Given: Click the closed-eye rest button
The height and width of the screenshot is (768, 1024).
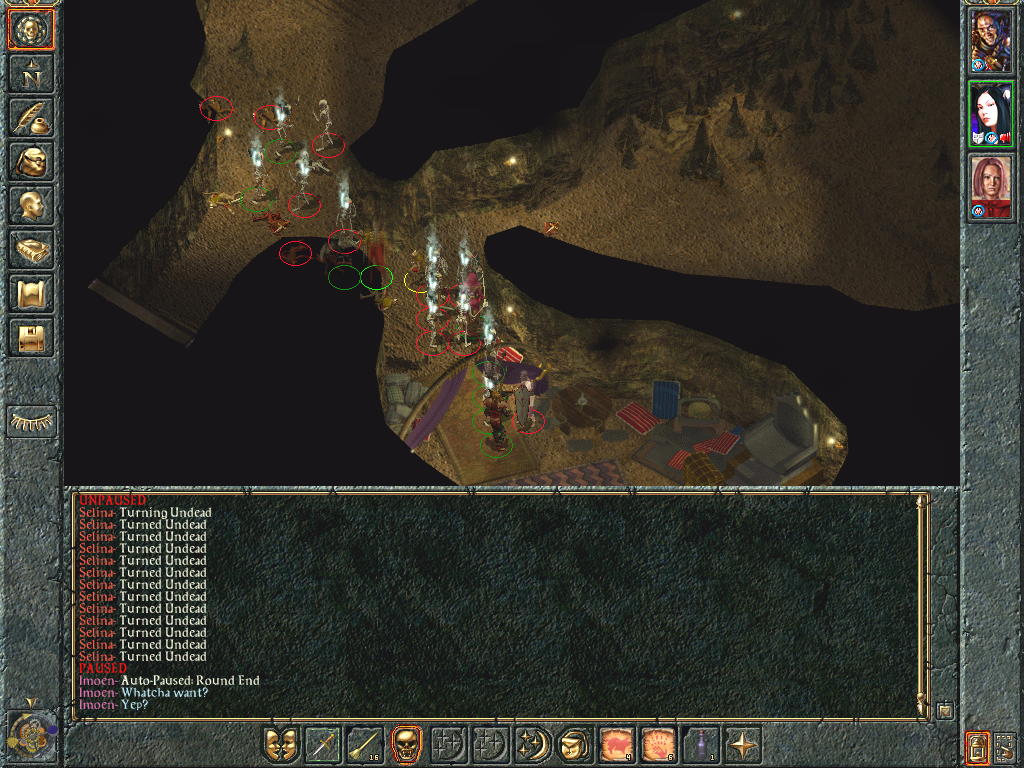Looking at the screenshot, I should (31, 422).
